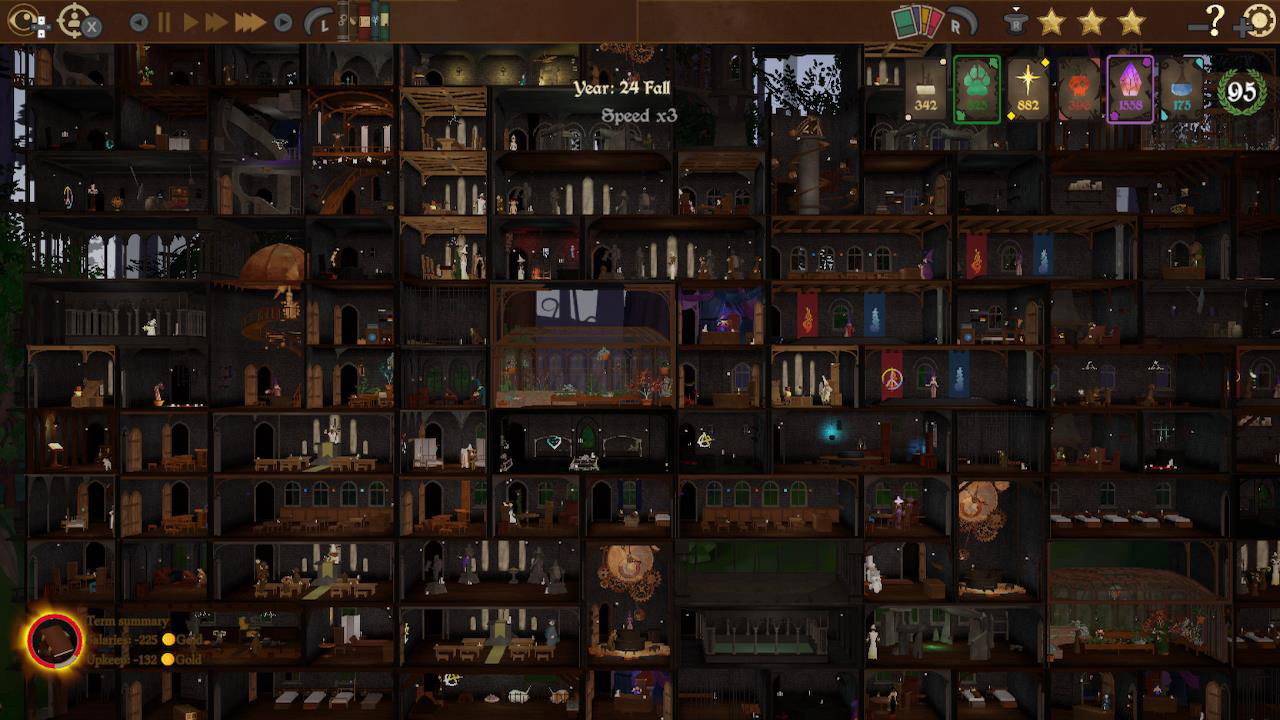Image resolution: width=1280 pixels, height=720 pixels.
Task: Click the small chevron above the anvil icon
Action: pos(1016,8)
